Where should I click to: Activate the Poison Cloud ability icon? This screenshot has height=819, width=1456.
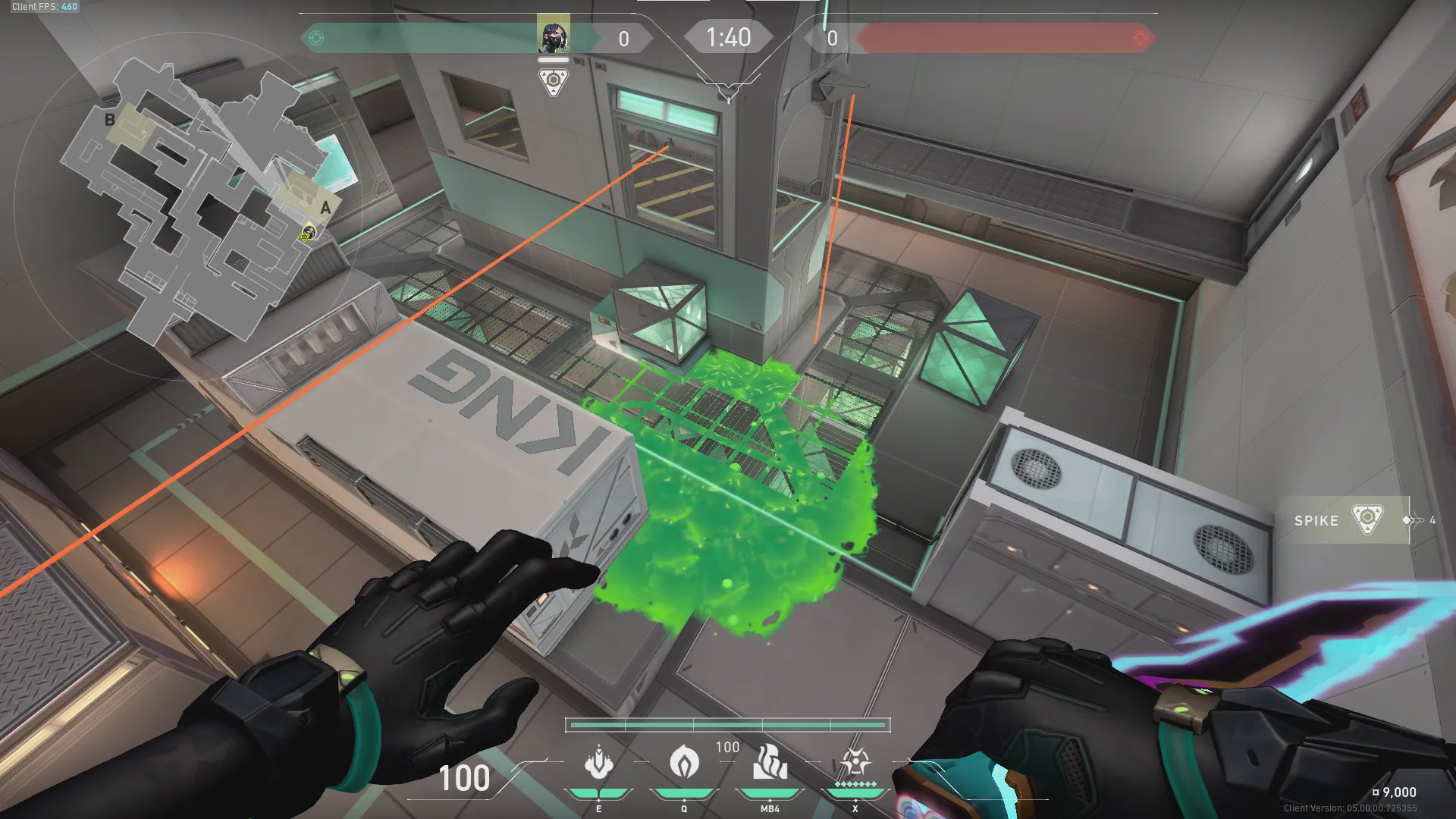click(x=683, y=762)
